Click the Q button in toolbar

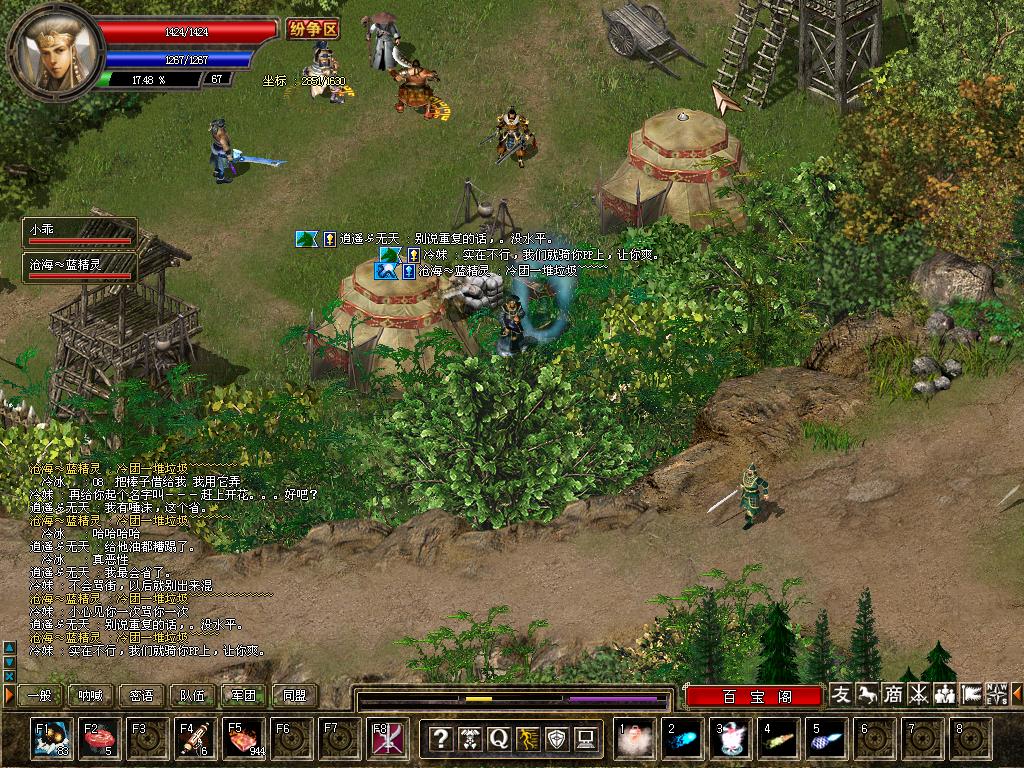(498, 739)
